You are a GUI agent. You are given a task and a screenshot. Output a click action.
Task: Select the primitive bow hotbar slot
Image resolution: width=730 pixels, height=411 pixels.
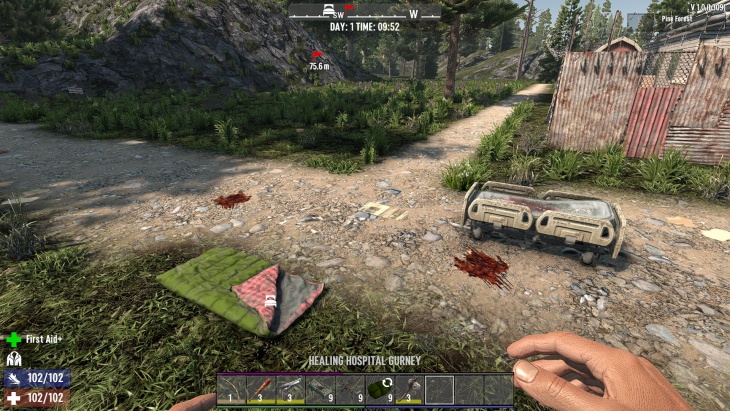(232, 388)
